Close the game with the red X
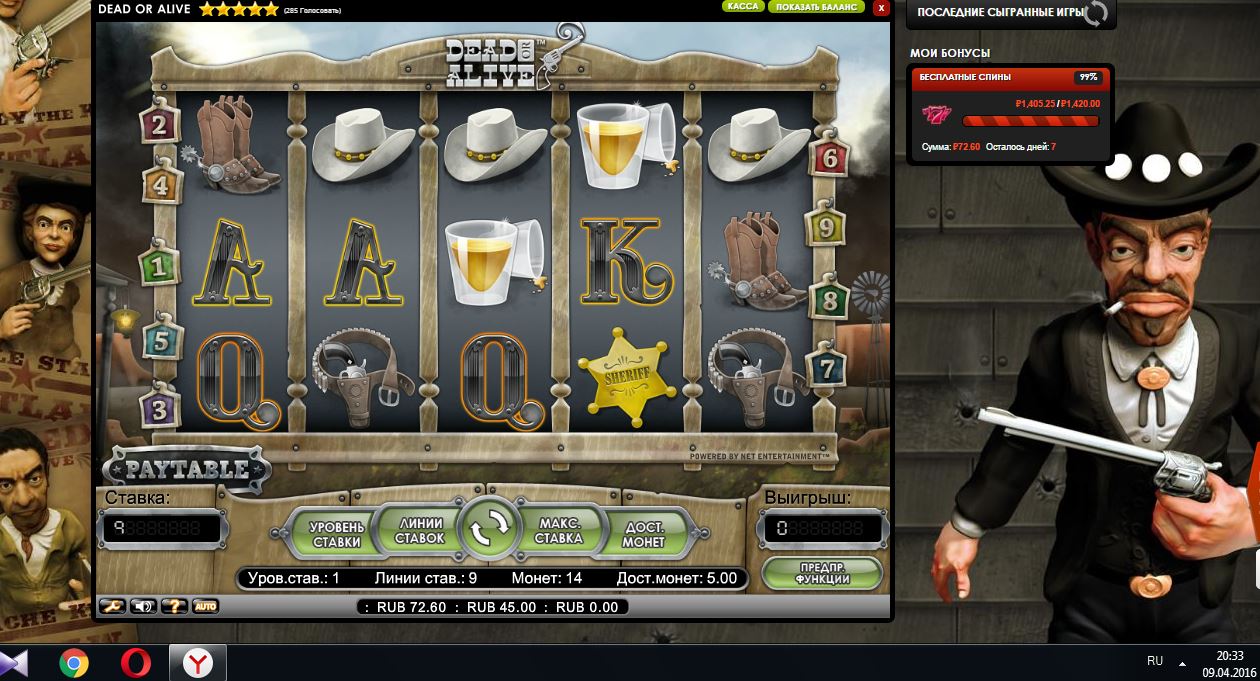 (x=880, y=8)
